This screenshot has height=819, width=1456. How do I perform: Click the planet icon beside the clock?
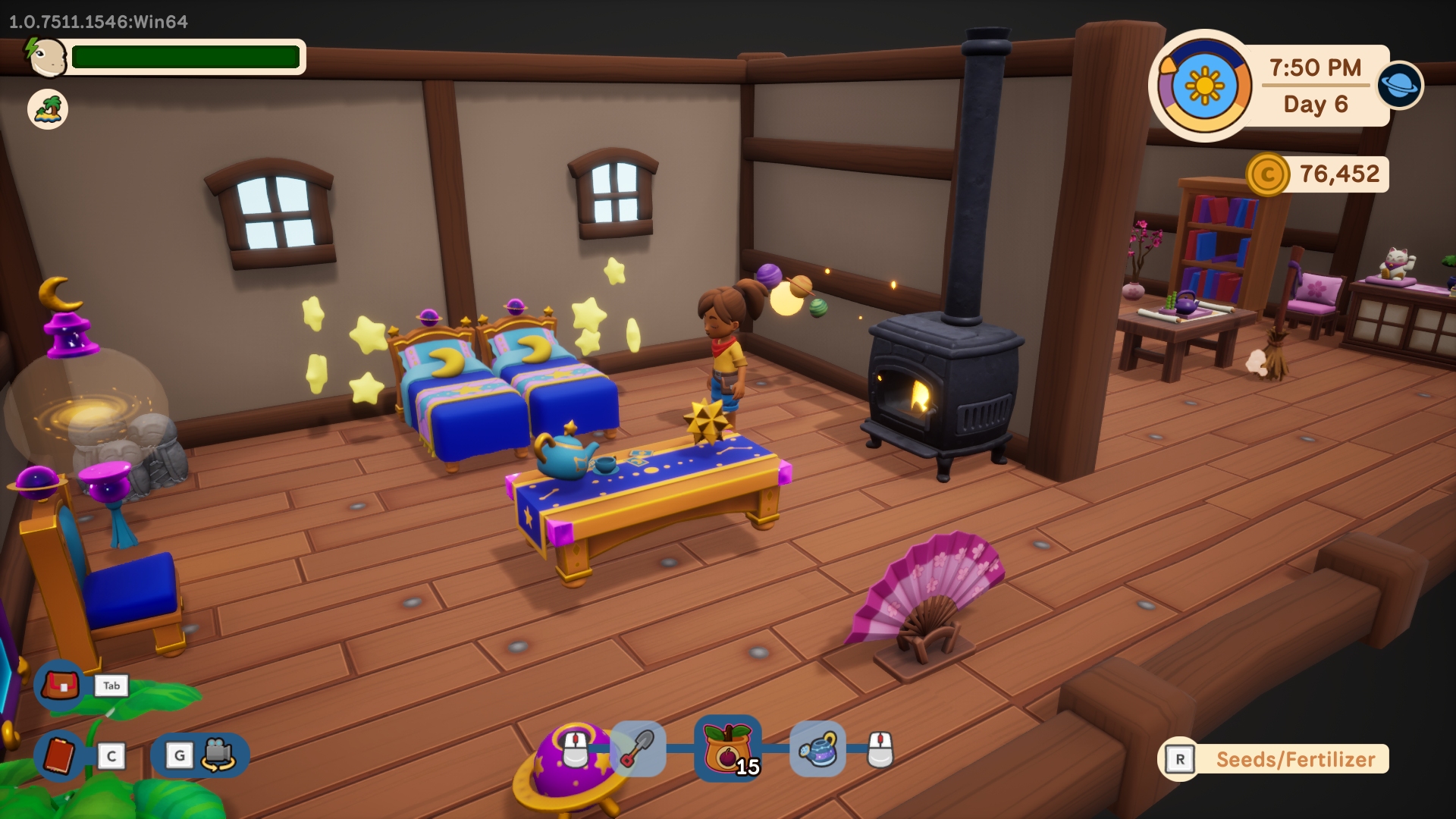(1399, 84)
